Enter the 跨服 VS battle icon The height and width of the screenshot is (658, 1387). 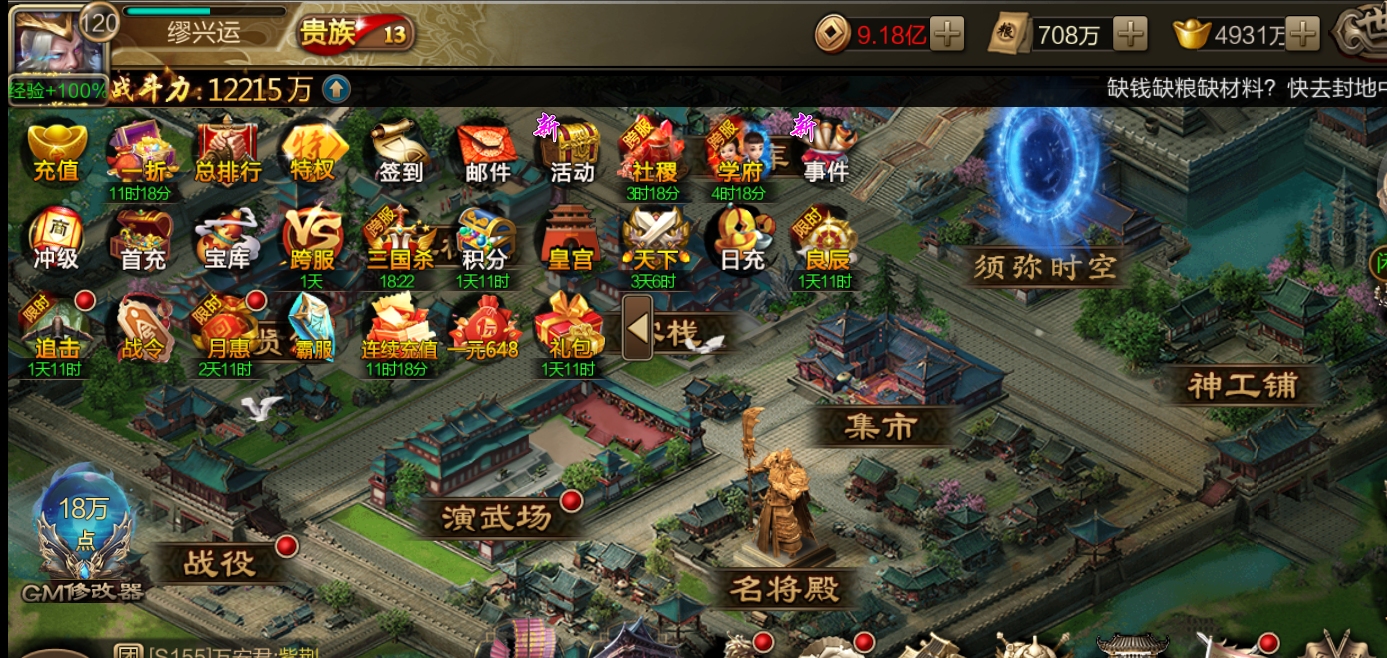coord(313,240)
